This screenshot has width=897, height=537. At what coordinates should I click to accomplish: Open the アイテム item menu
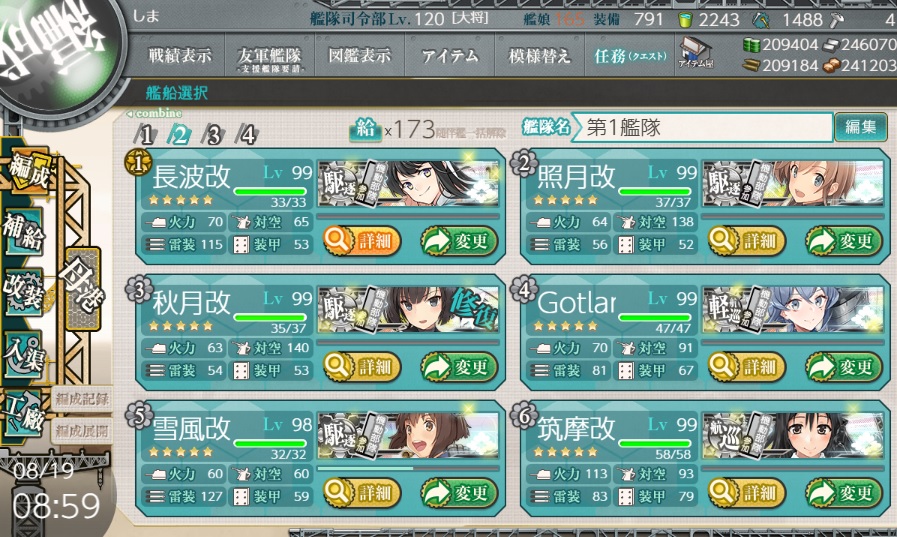pos(443,57)
